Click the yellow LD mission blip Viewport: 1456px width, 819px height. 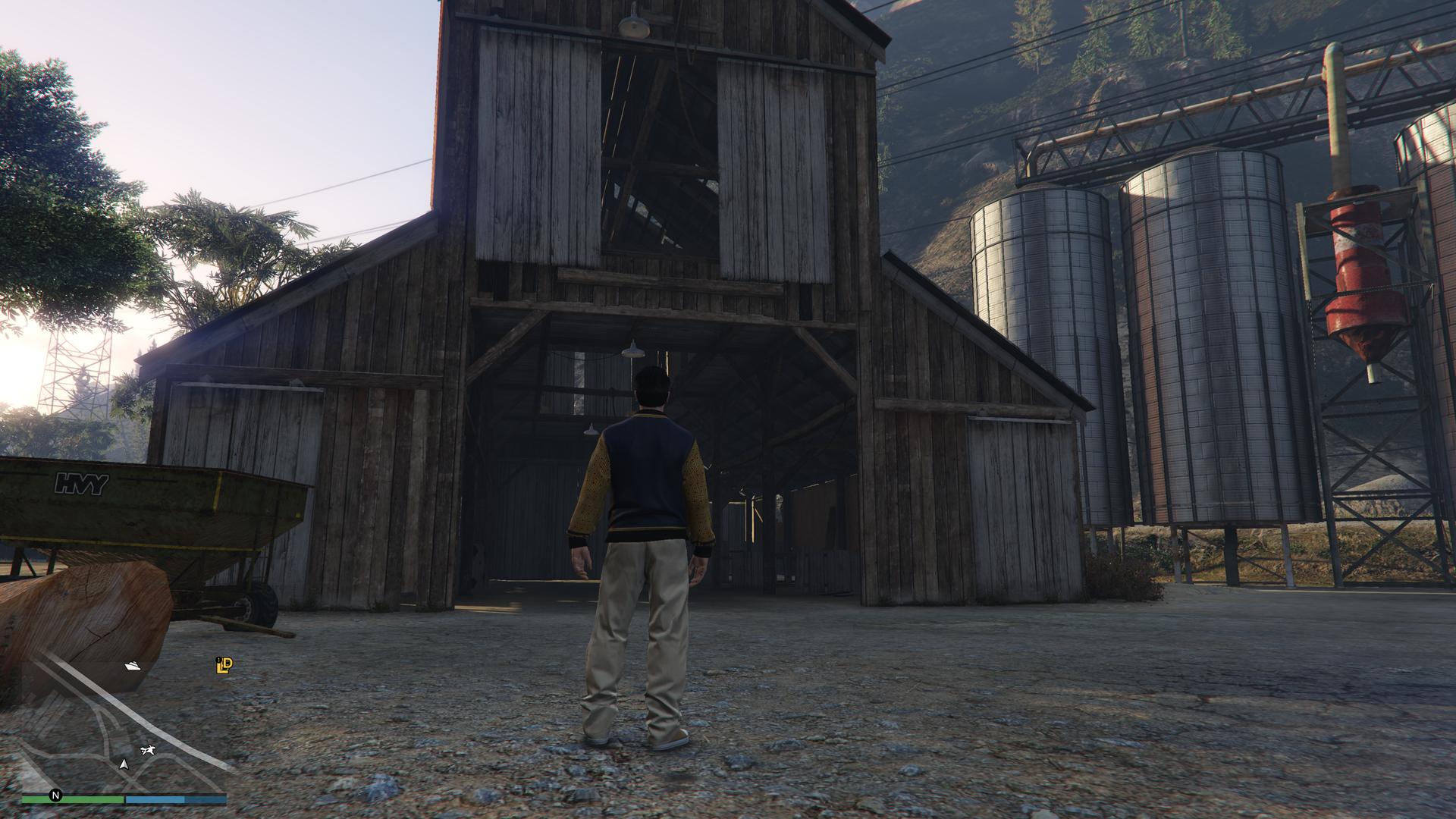(x=224, y=665)
